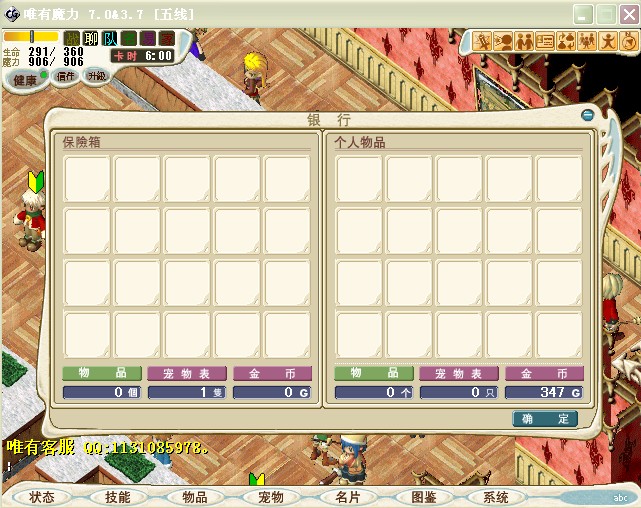Click the 升级 level-up button

pos(96,76)
